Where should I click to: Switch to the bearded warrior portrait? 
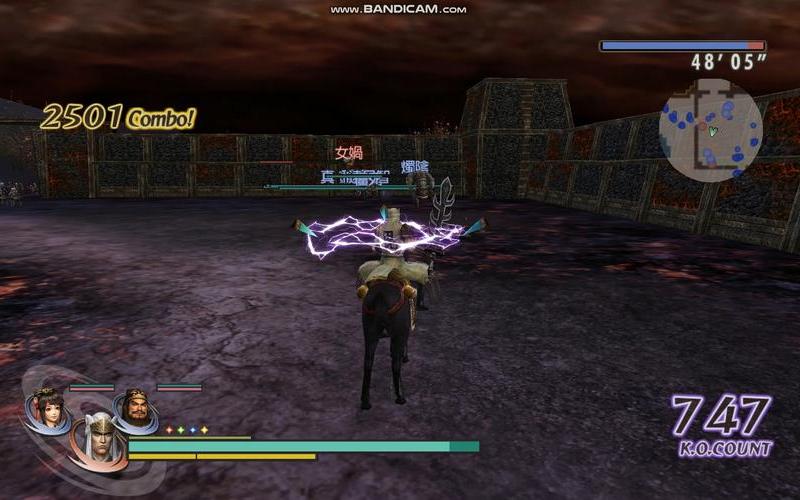(134, 409)
